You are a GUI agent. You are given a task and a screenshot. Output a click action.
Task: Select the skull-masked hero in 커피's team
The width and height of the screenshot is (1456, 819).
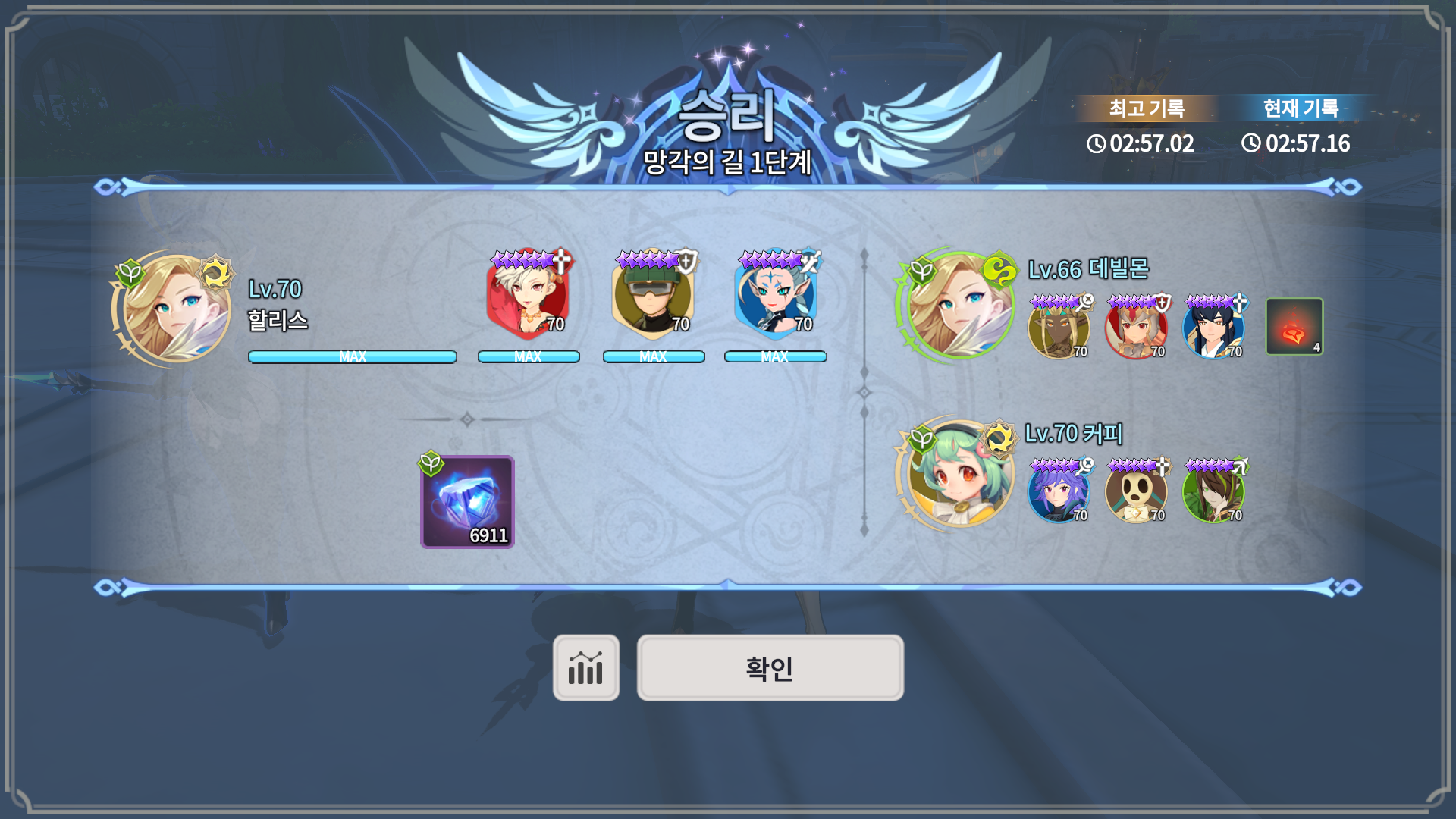(x=1136, y=491)
